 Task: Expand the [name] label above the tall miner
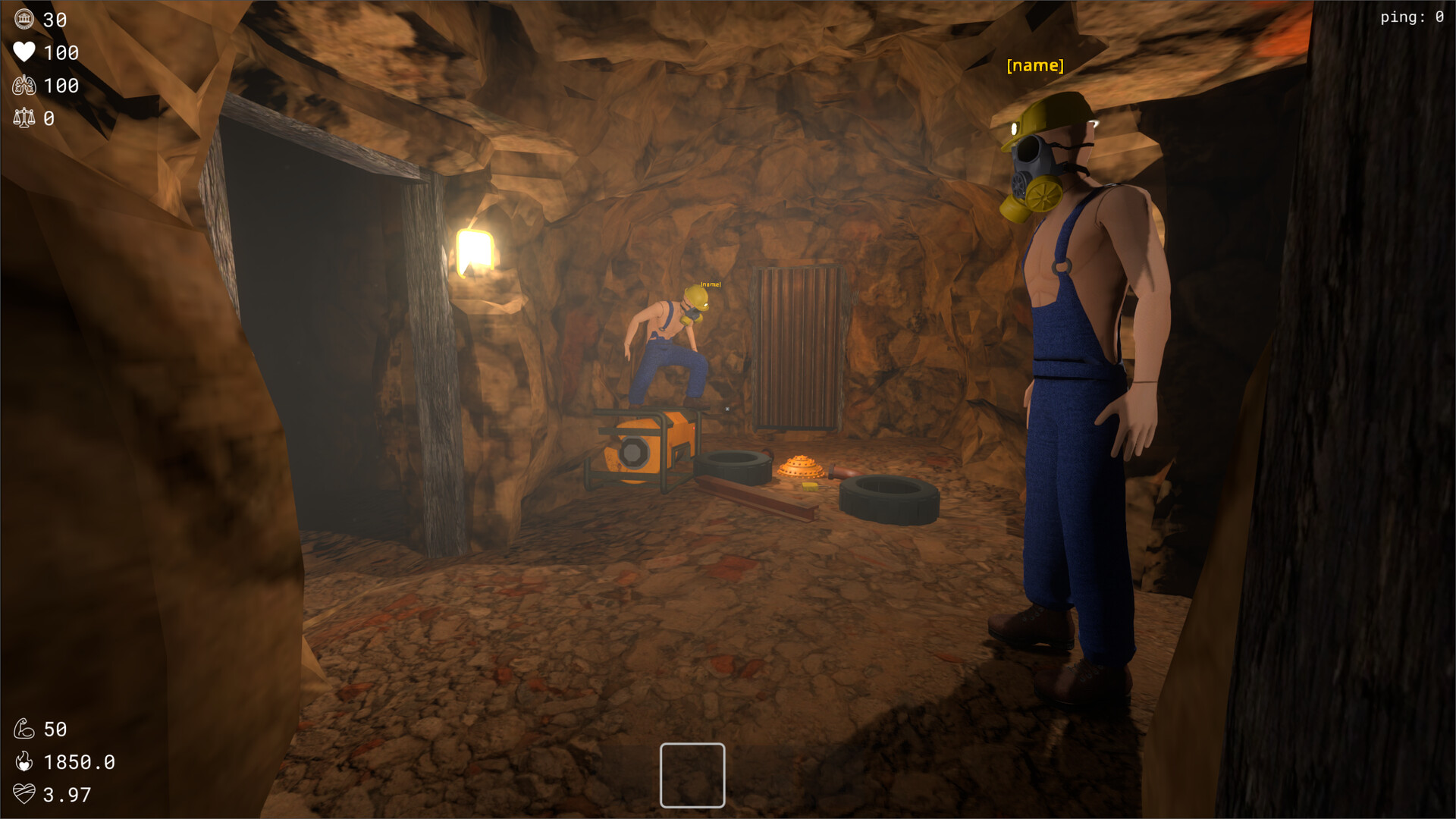pyautogui.click(x=1034, y=65)
